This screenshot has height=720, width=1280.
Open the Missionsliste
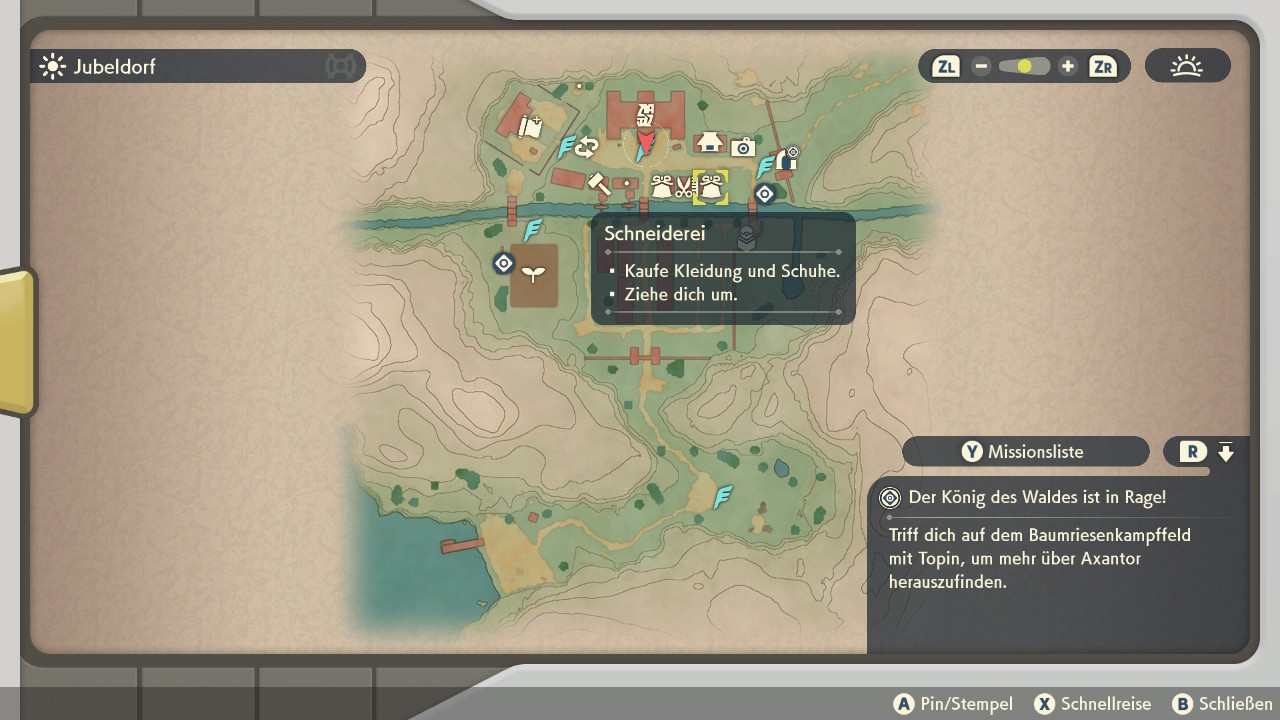click(x=1026, y=452)
